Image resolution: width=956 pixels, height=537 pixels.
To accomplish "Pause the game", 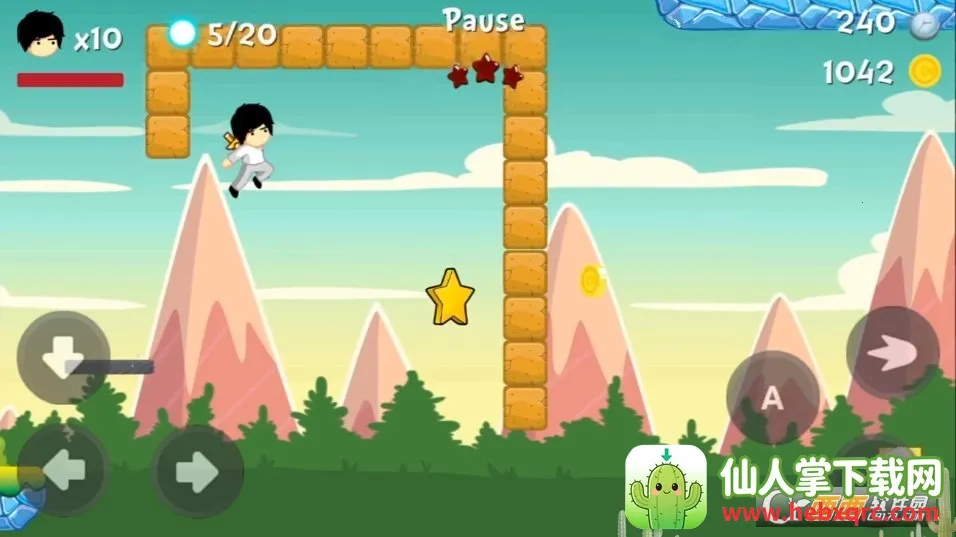I will 484,20.
